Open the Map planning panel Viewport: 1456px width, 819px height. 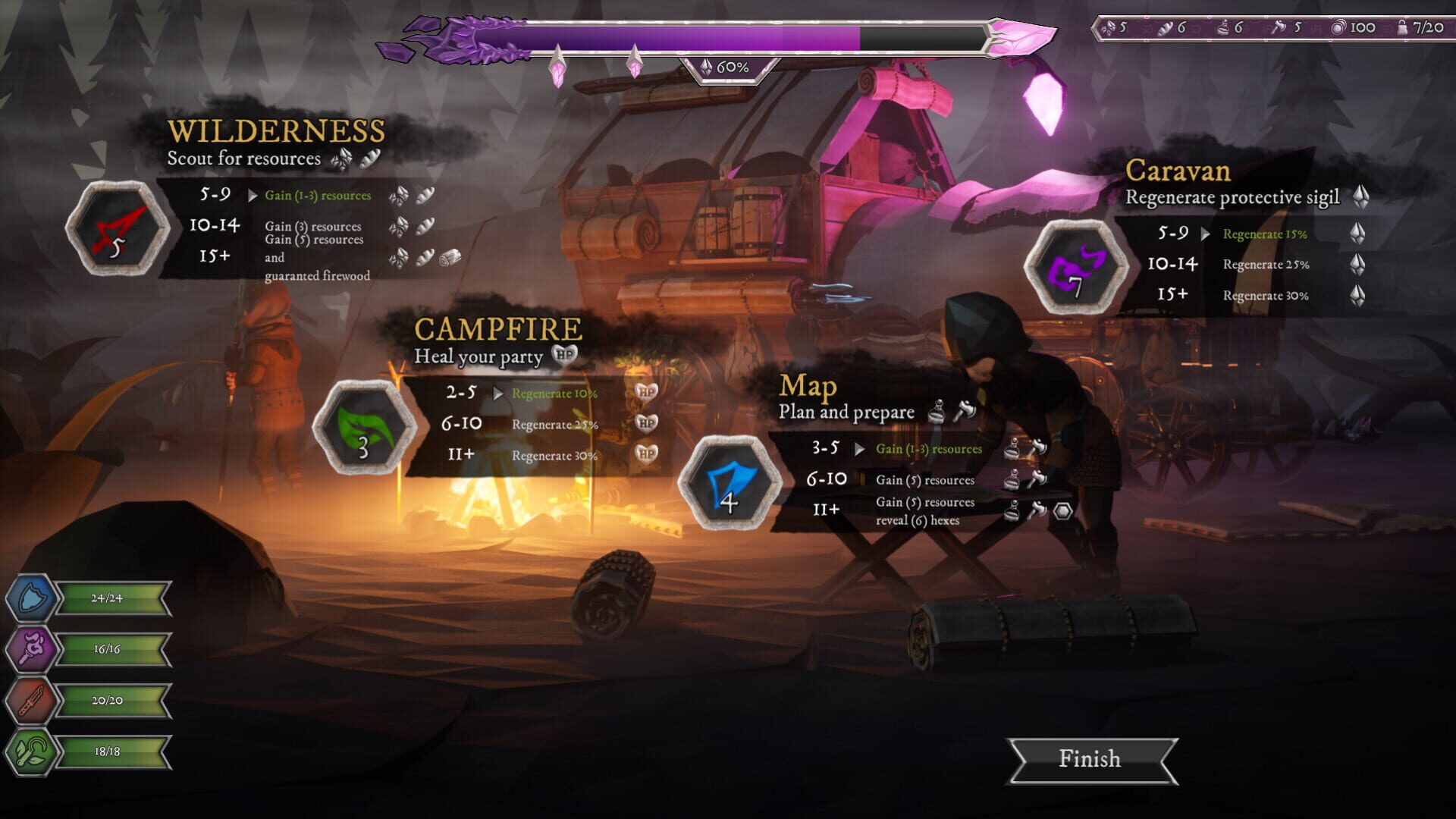tap(807, 386)
